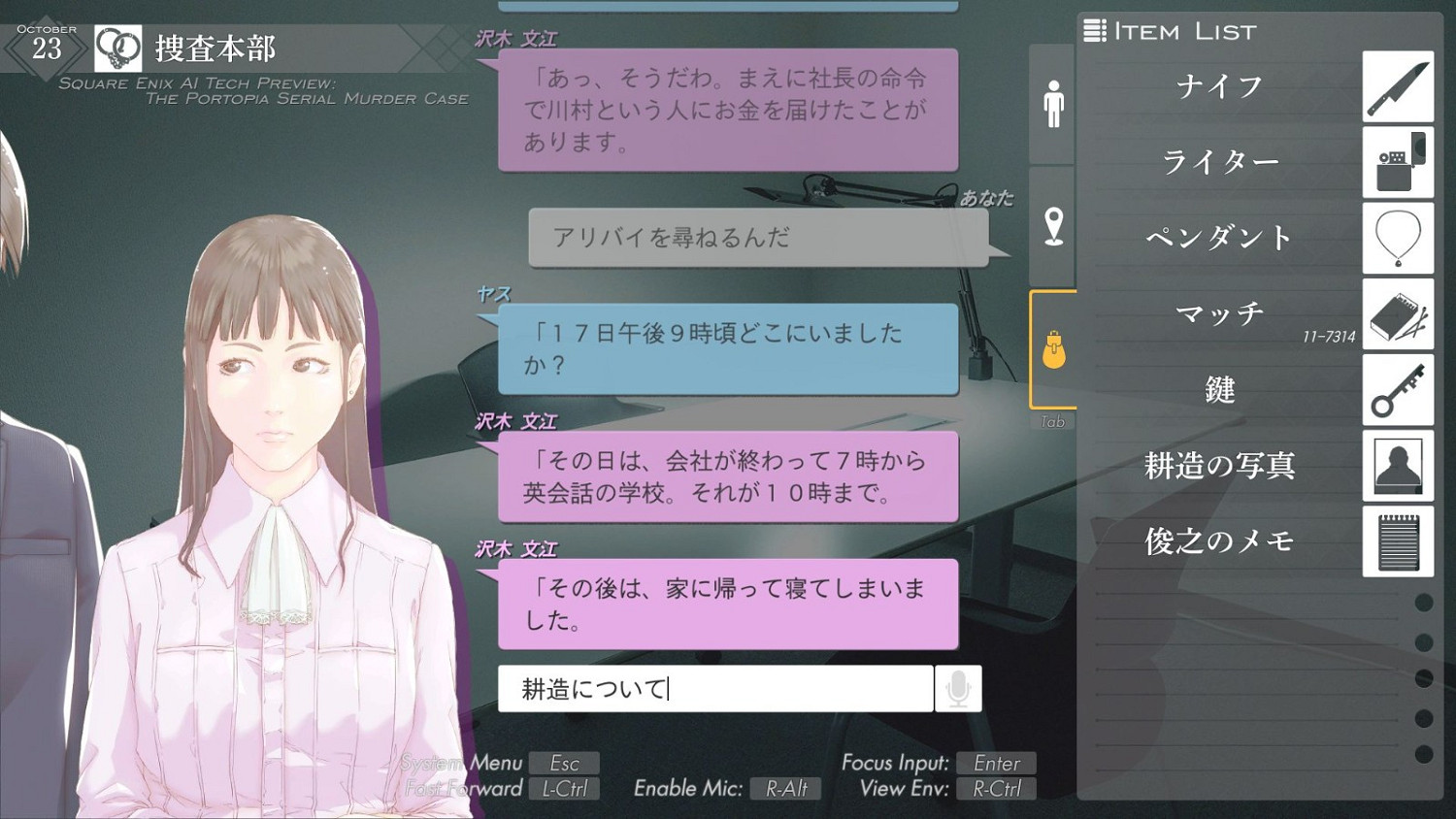Screen dimensions: 1456x819
Task: Select the knife (ナイフ) item icon
Action: [1398, 85]
